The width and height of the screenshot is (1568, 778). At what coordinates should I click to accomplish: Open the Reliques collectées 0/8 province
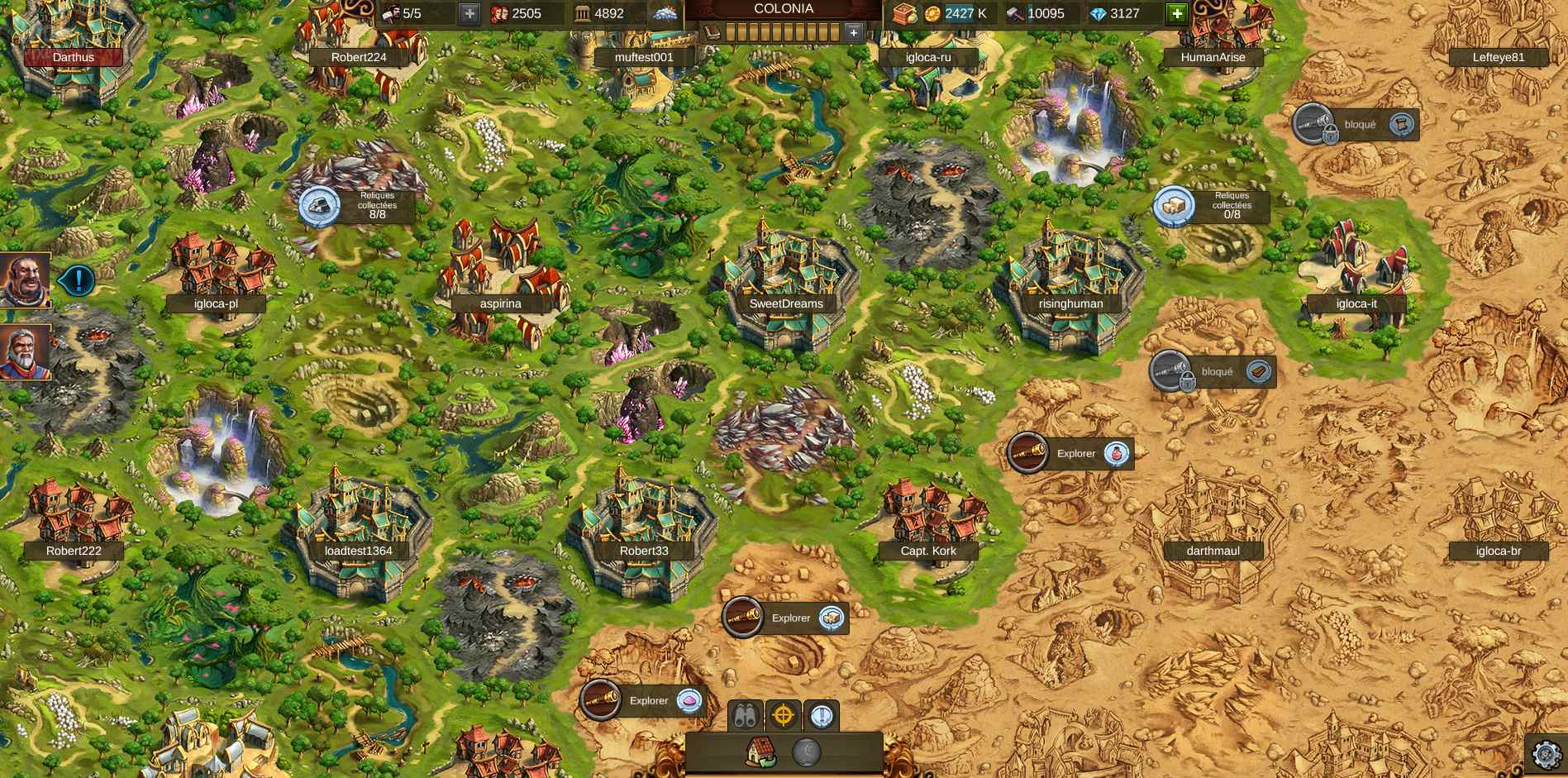click(x=1174, y=206)
